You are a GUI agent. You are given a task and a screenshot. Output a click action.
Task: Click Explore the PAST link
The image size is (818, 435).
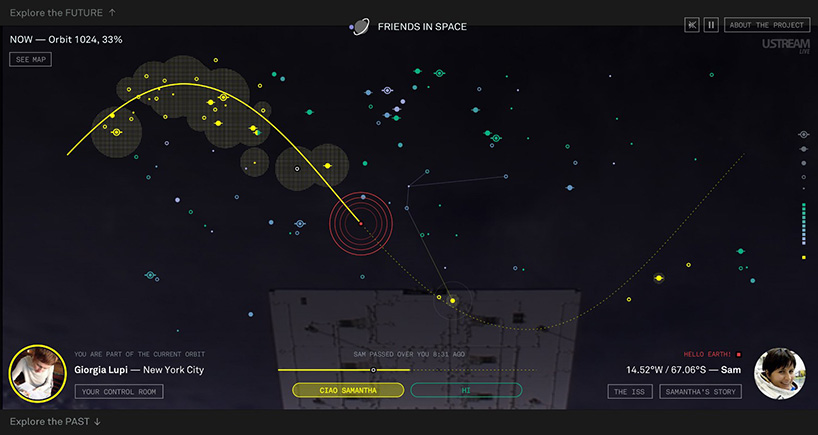click(55, 422)
